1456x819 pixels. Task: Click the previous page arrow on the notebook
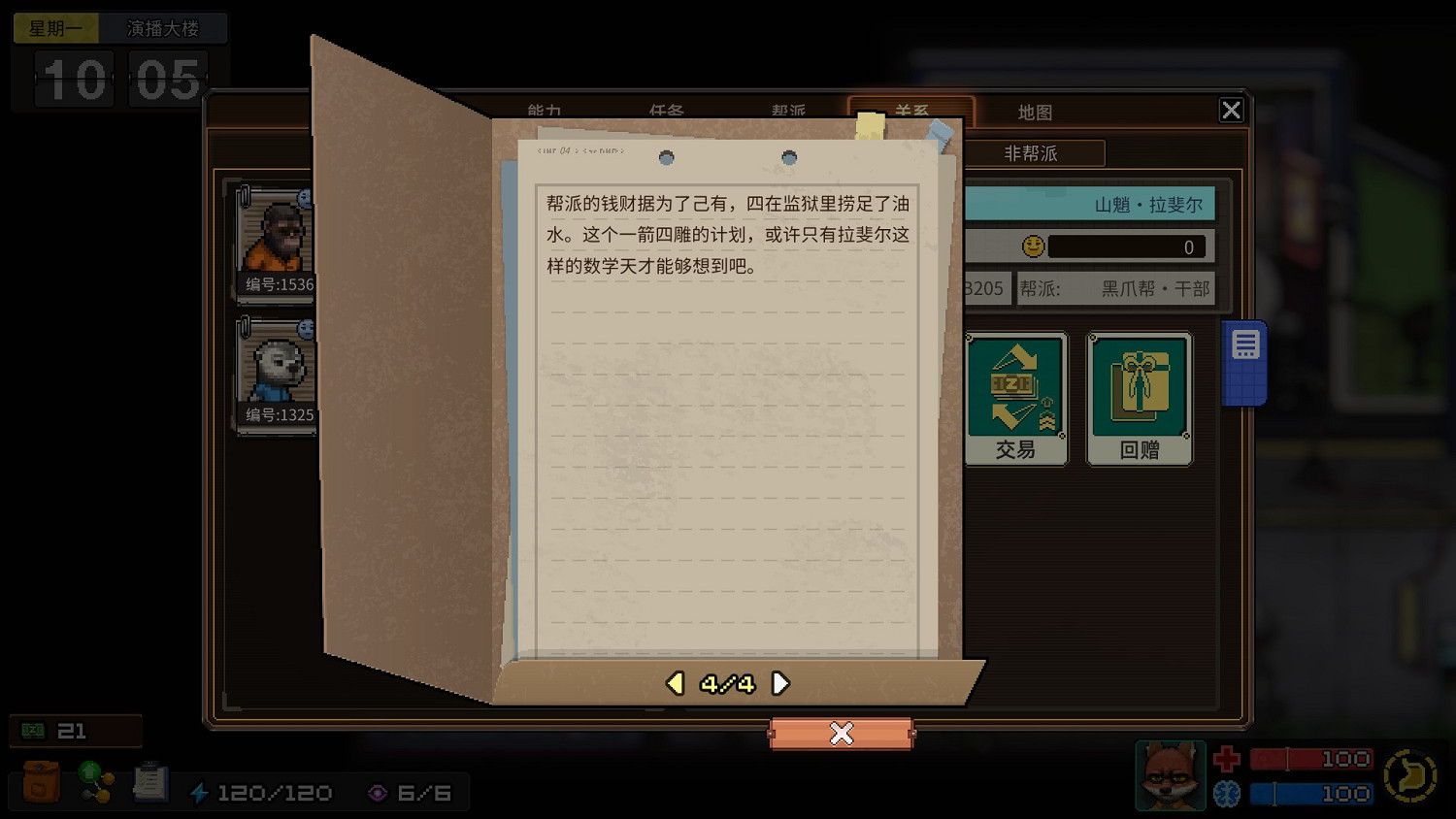coord(675,682)
